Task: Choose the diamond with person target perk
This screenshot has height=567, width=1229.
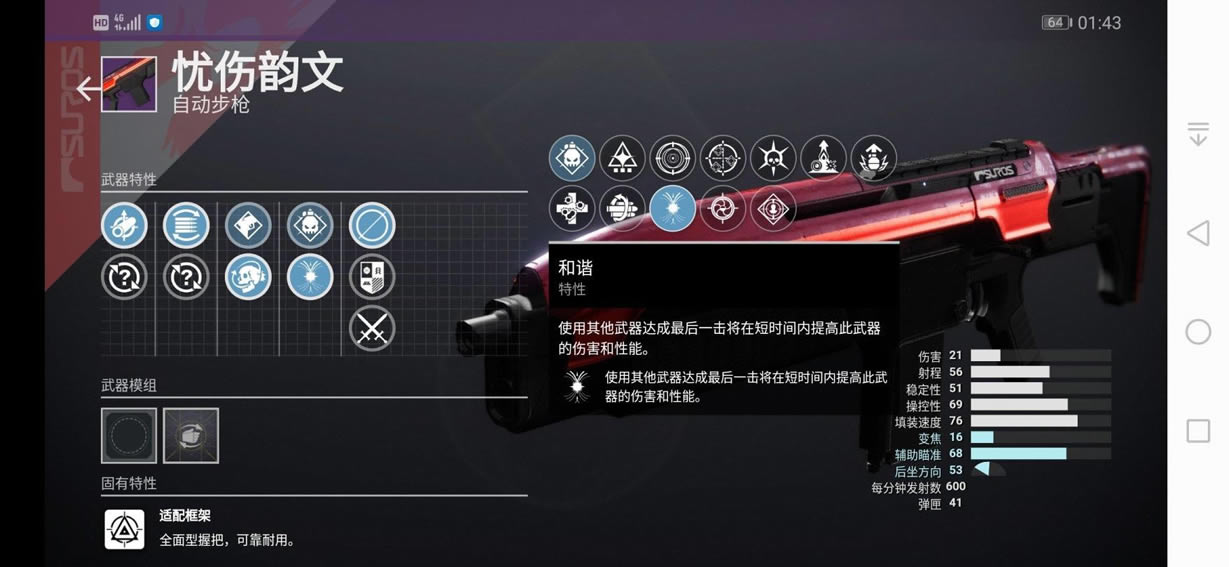Action: pos(773,208)
